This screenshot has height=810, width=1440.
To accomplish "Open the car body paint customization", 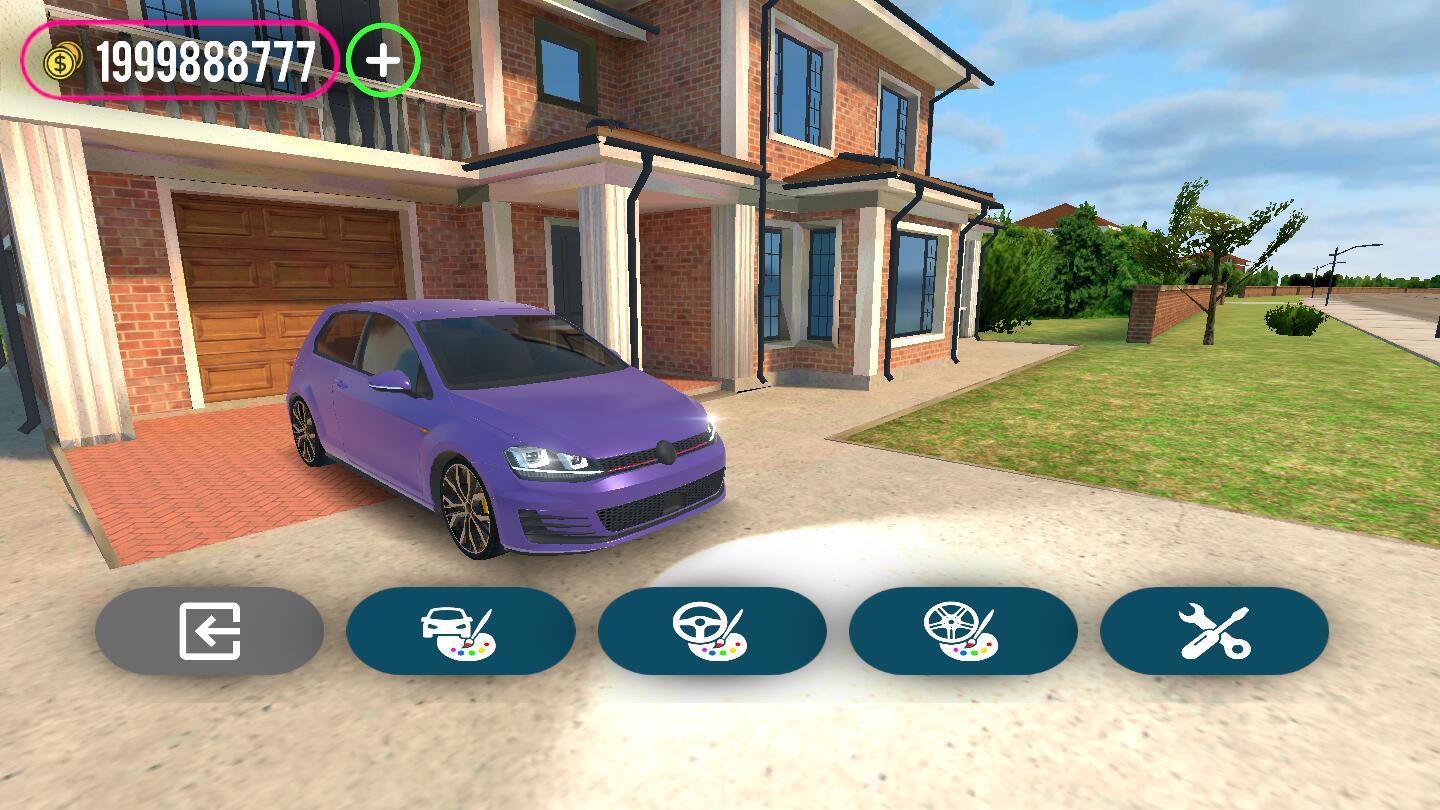I will click(x=461, y=631).
